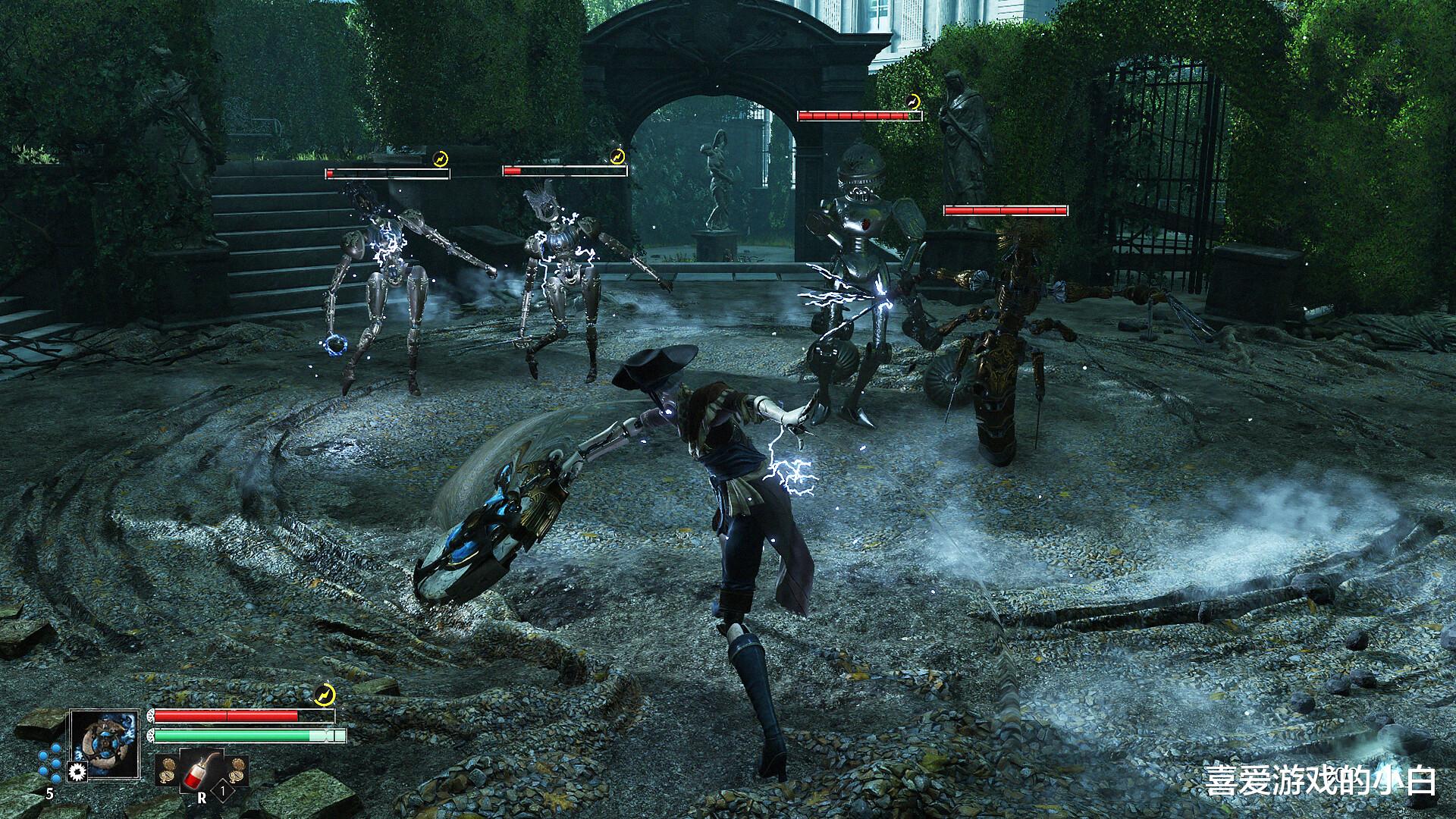Activate the white gear special-move icon
Viewport: 1456px width, 819px height.
click(x=76, y=772)
